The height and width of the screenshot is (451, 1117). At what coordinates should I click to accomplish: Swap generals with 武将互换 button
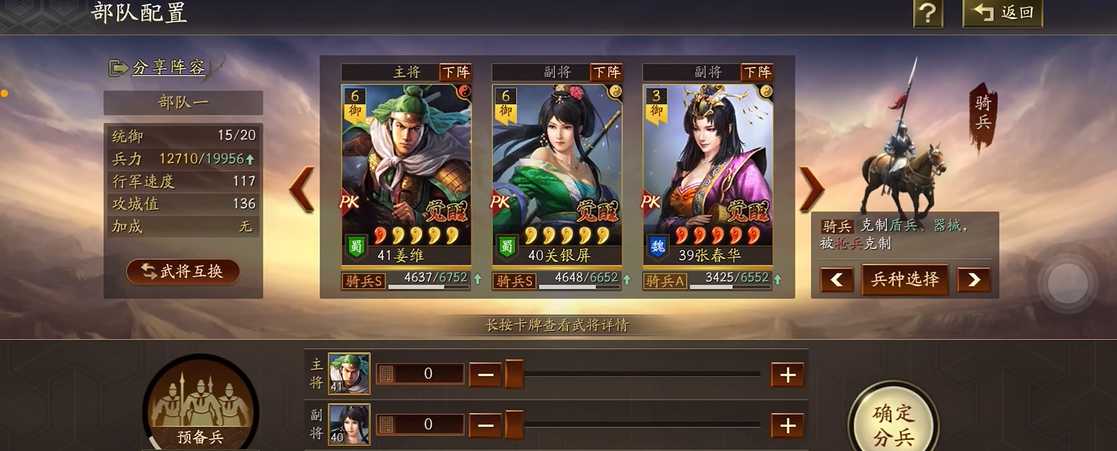pos(183,271)
